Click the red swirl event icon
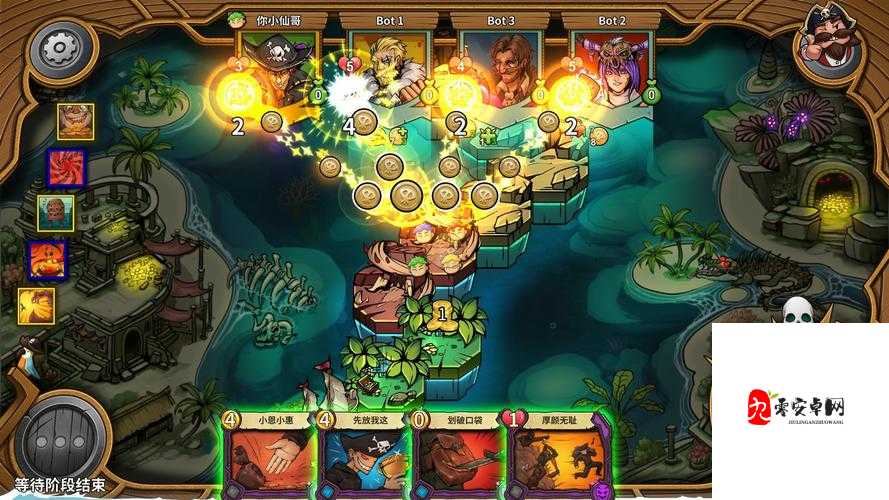Screen dimensions: 889x500 [67, 167]
